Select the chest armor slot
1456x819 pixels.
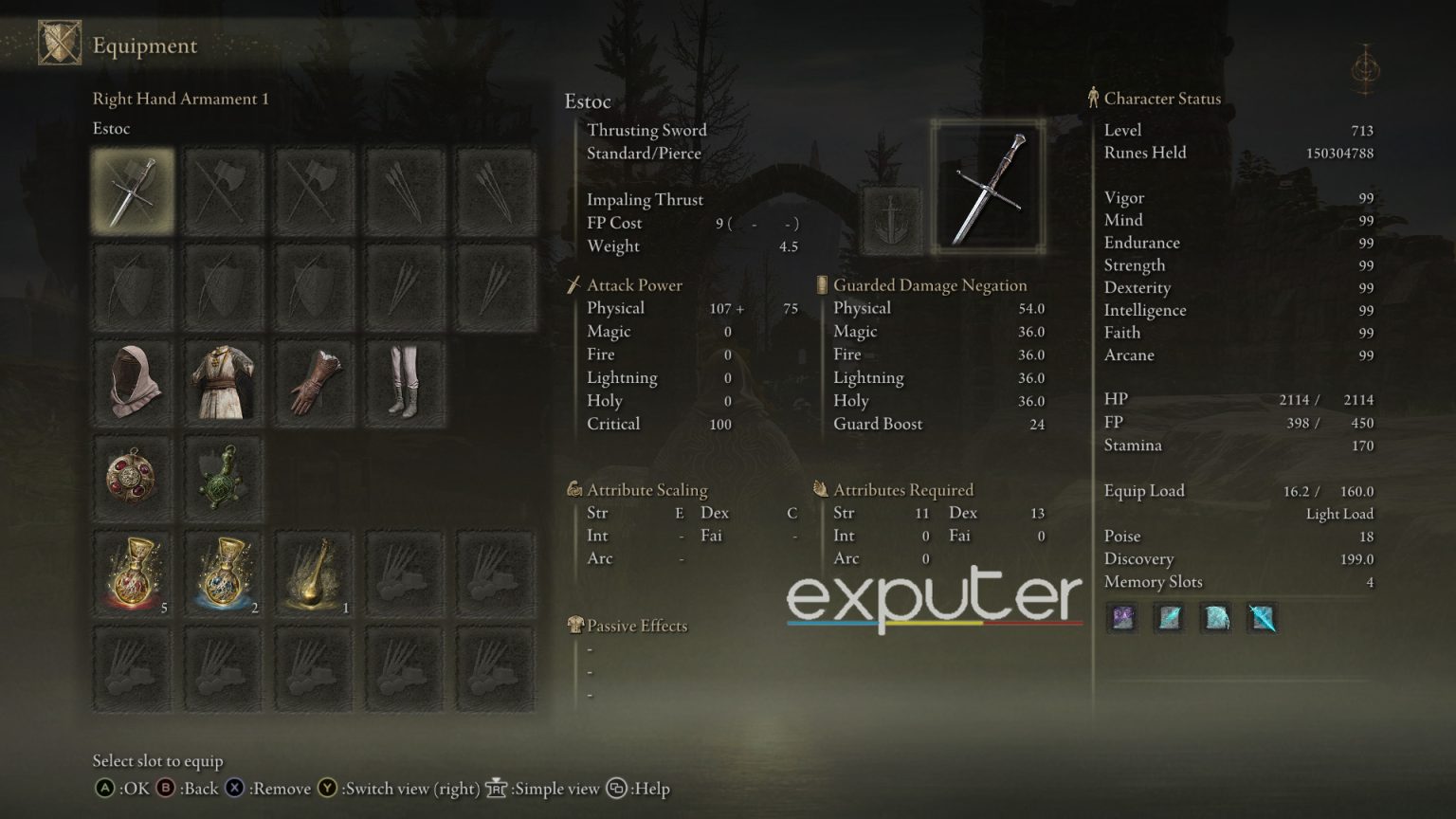tap(223, 382)
